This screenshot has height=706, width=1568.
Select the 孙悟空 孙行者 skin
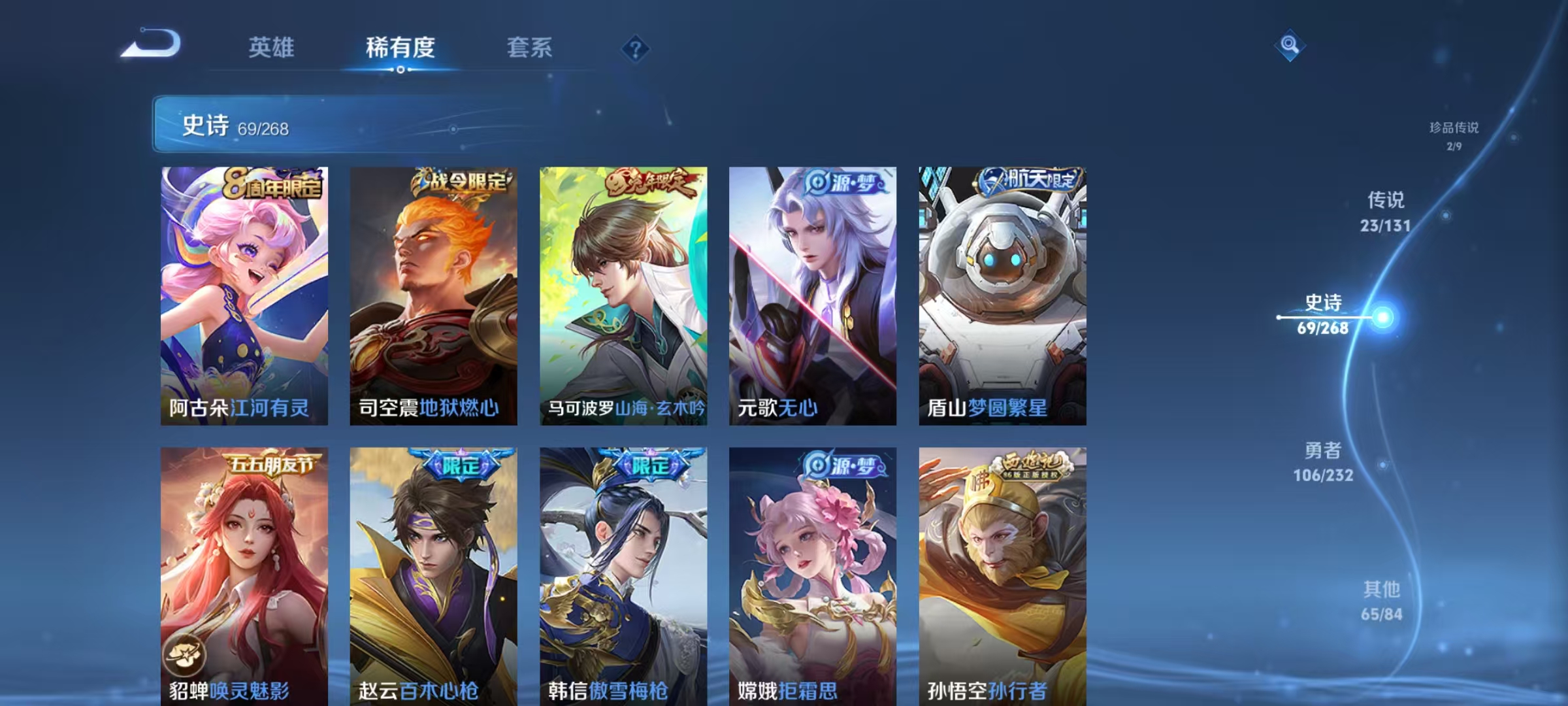pos(1001,575)
